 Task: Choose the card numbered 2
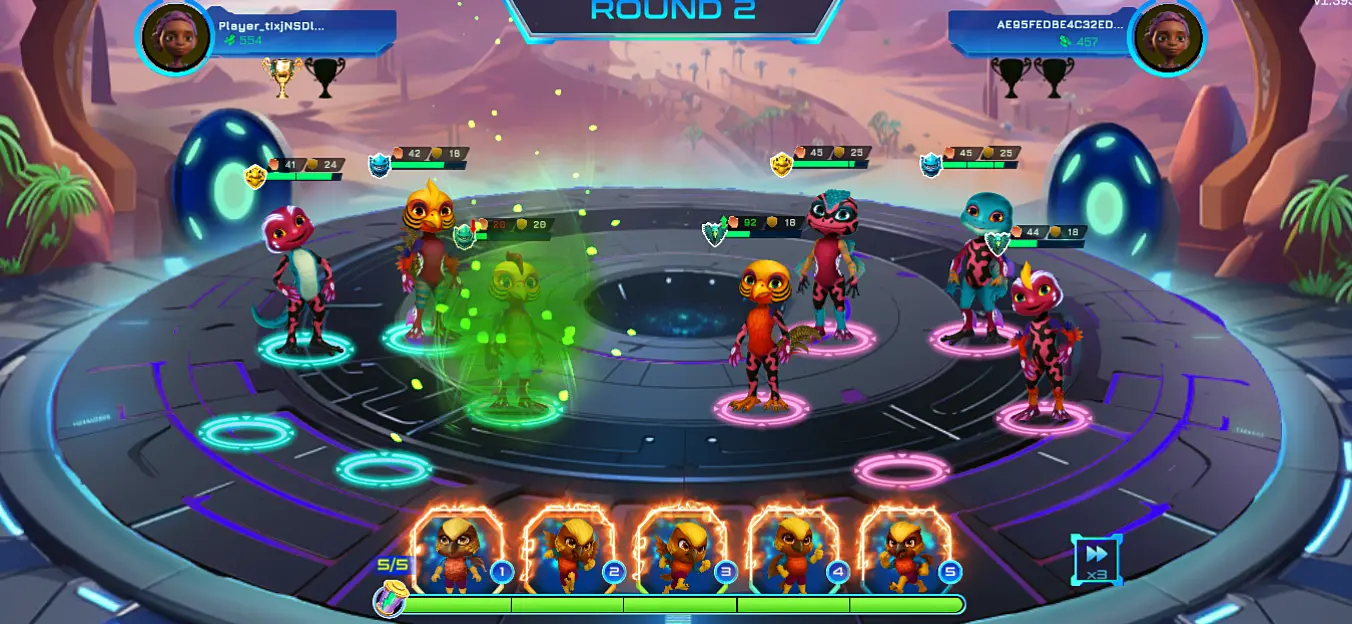571,551
